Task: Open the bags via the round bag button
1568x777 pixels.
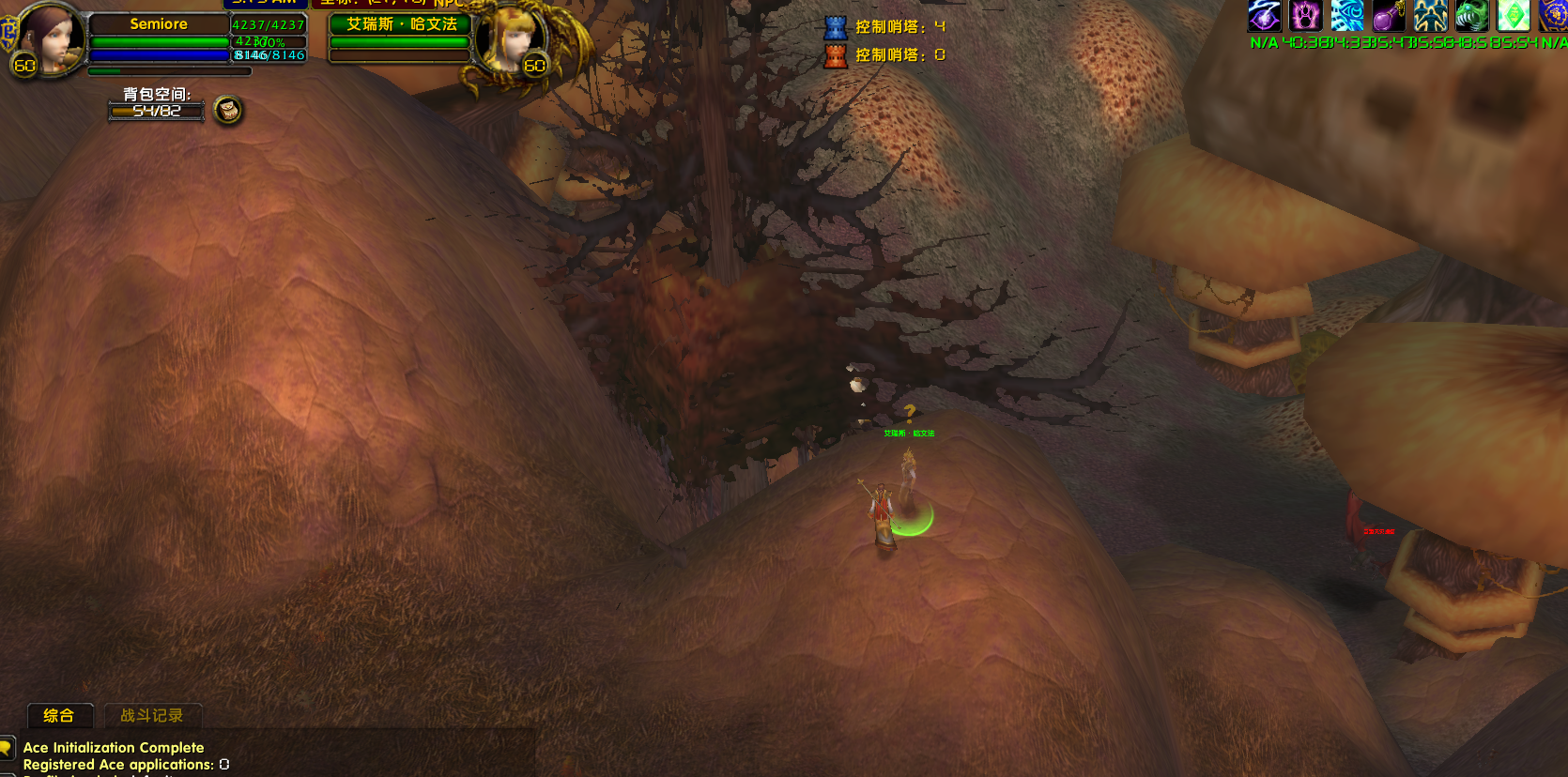Action: click(228, 111)
